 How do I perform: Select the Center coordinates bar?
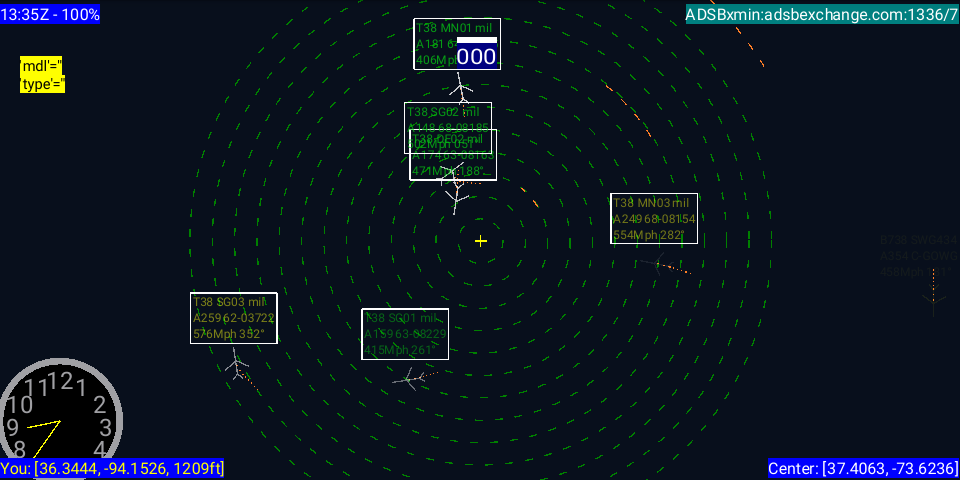point(863,468)
